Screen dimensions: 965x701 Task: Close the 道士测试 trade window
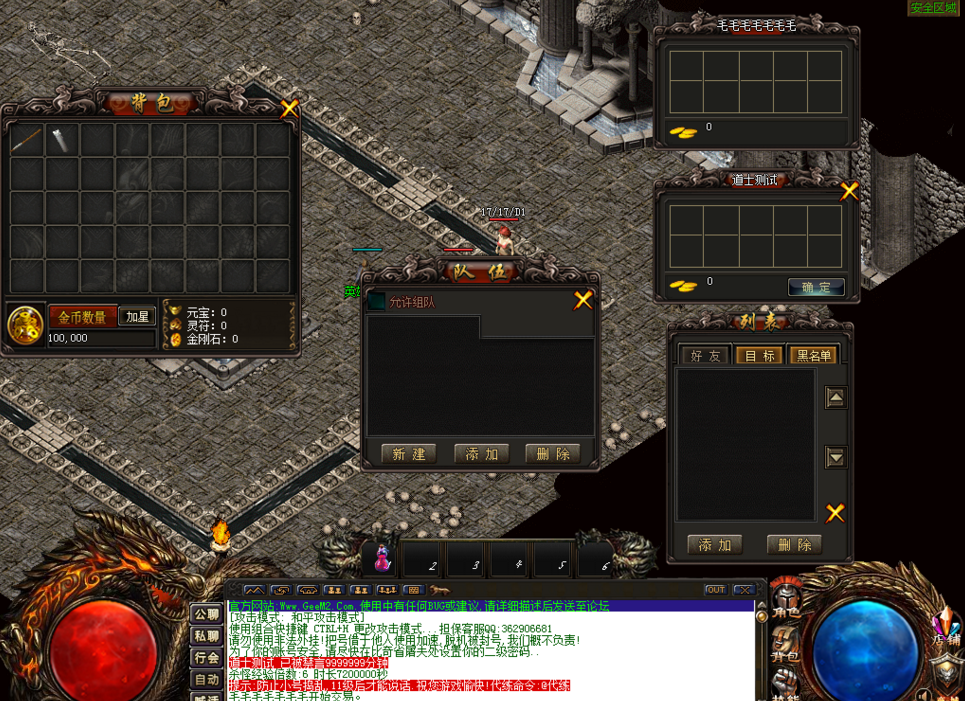849,191
